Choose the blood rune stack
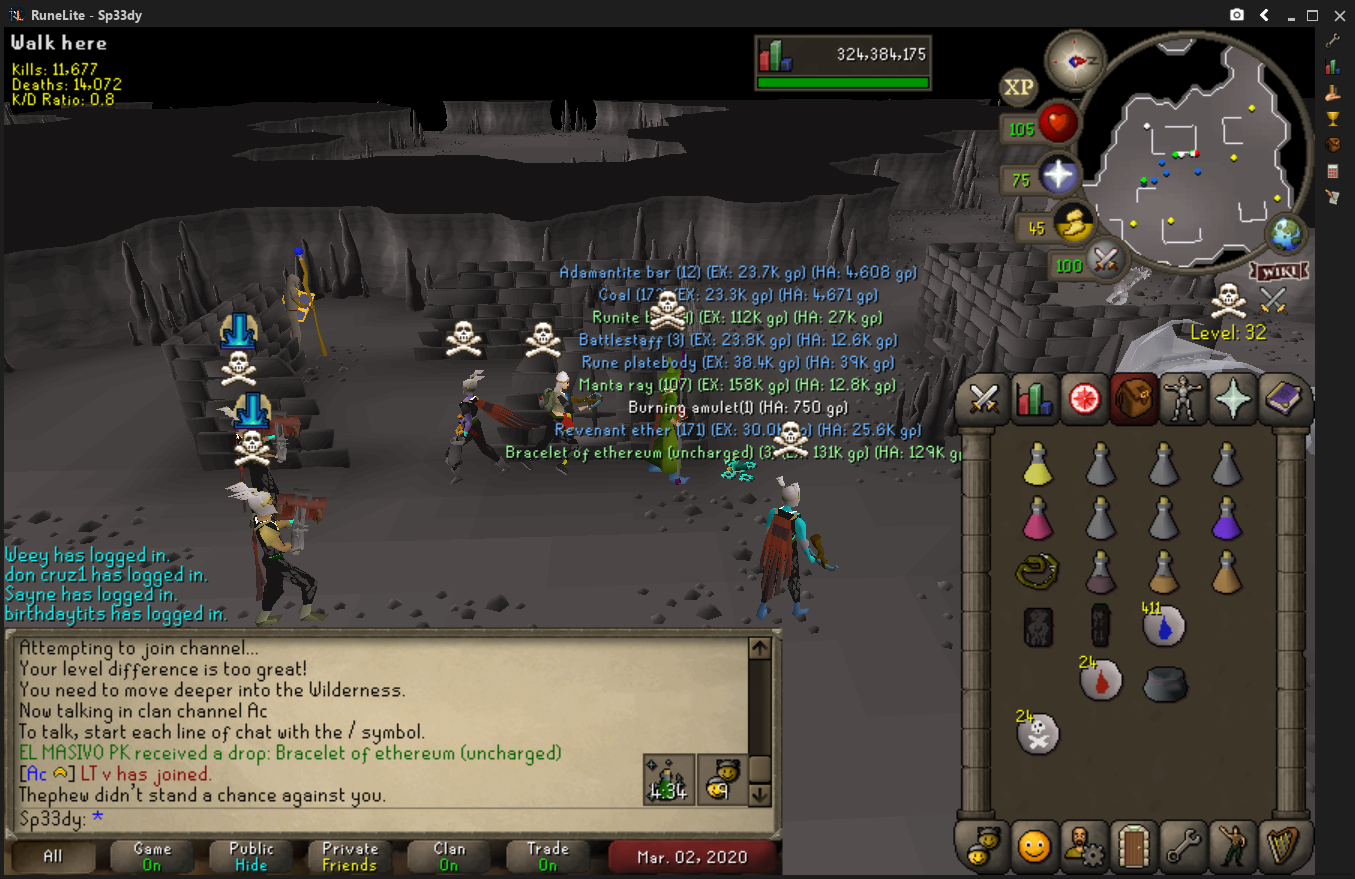Viewport: 1355px width, 879px height. click(x=1101, y=680)
